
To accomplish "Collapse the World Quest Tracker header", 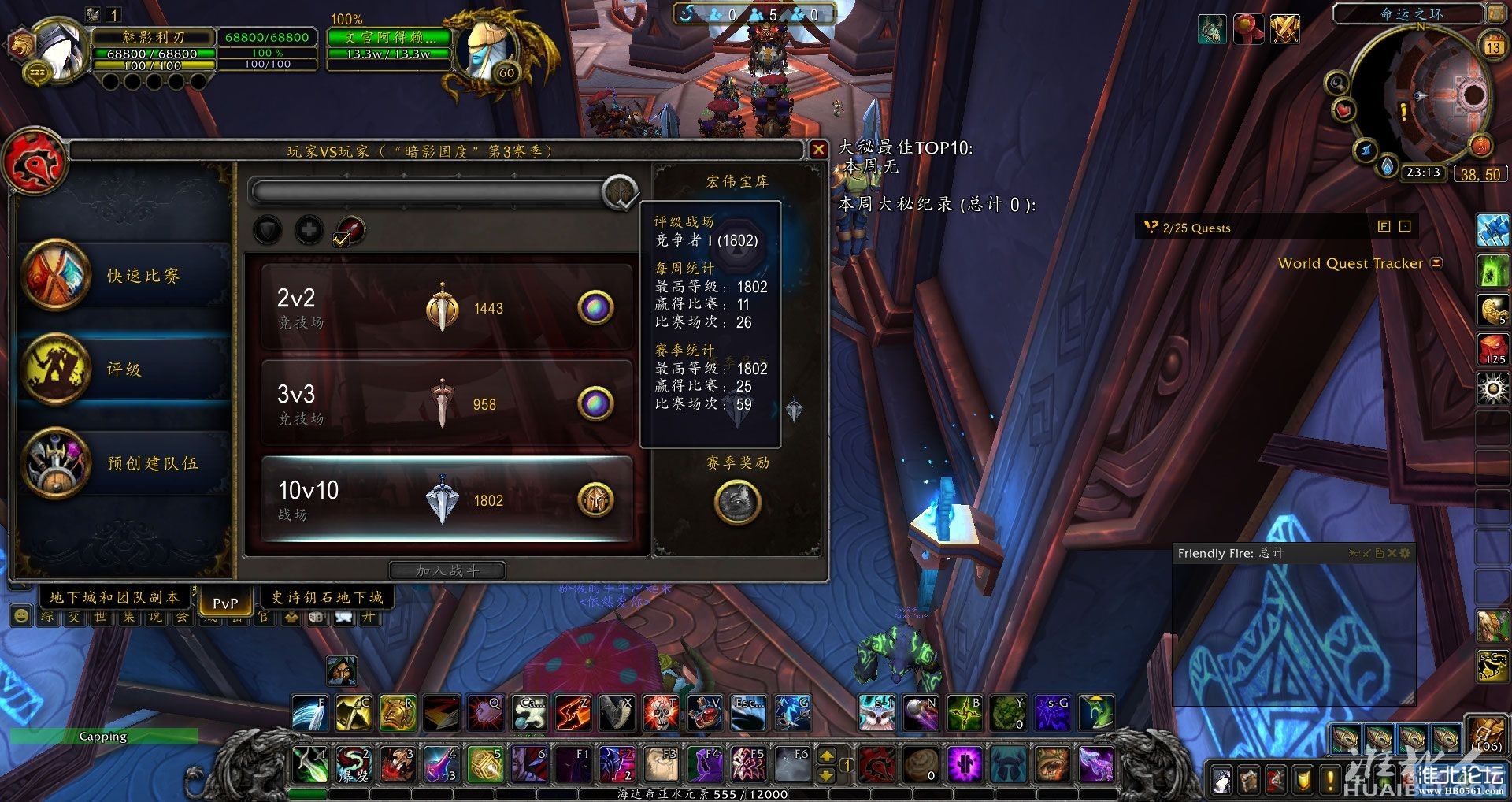I will [1436, 263].
